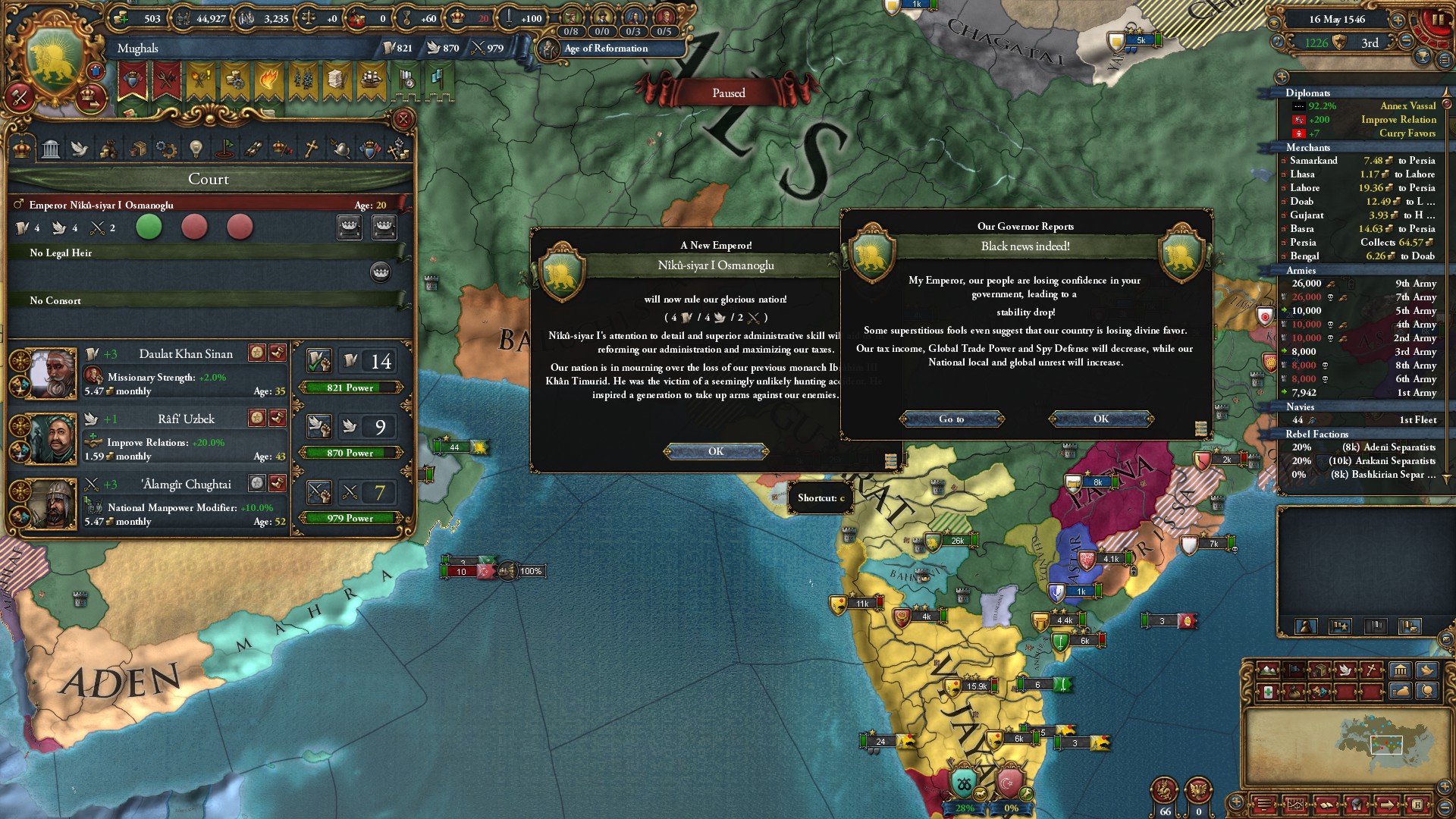Choose Go to in Governor Reports popup
Viewport: 1456px width, 819px height.
[952, 419]
